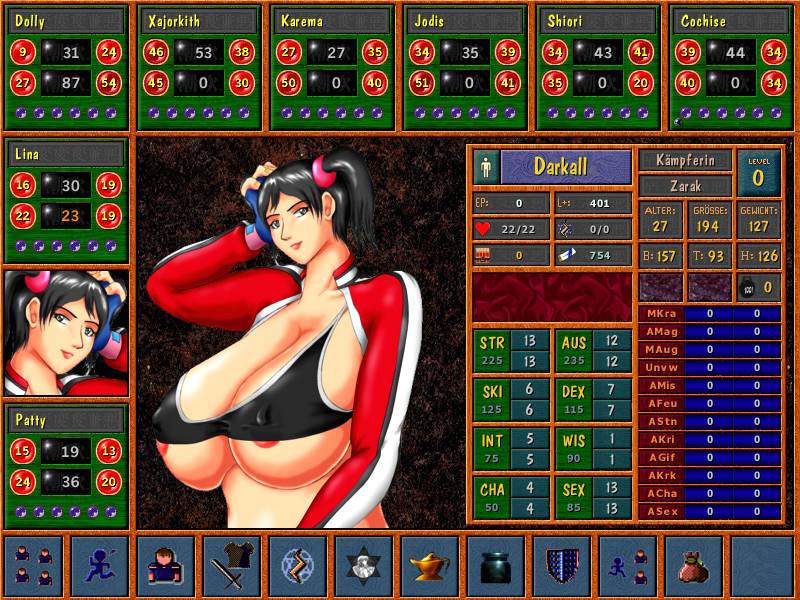Image resolution: width=800 pixels, height=600 pixels.
Task: Click the character portrait thumbnail
Action: click(67, 333)
